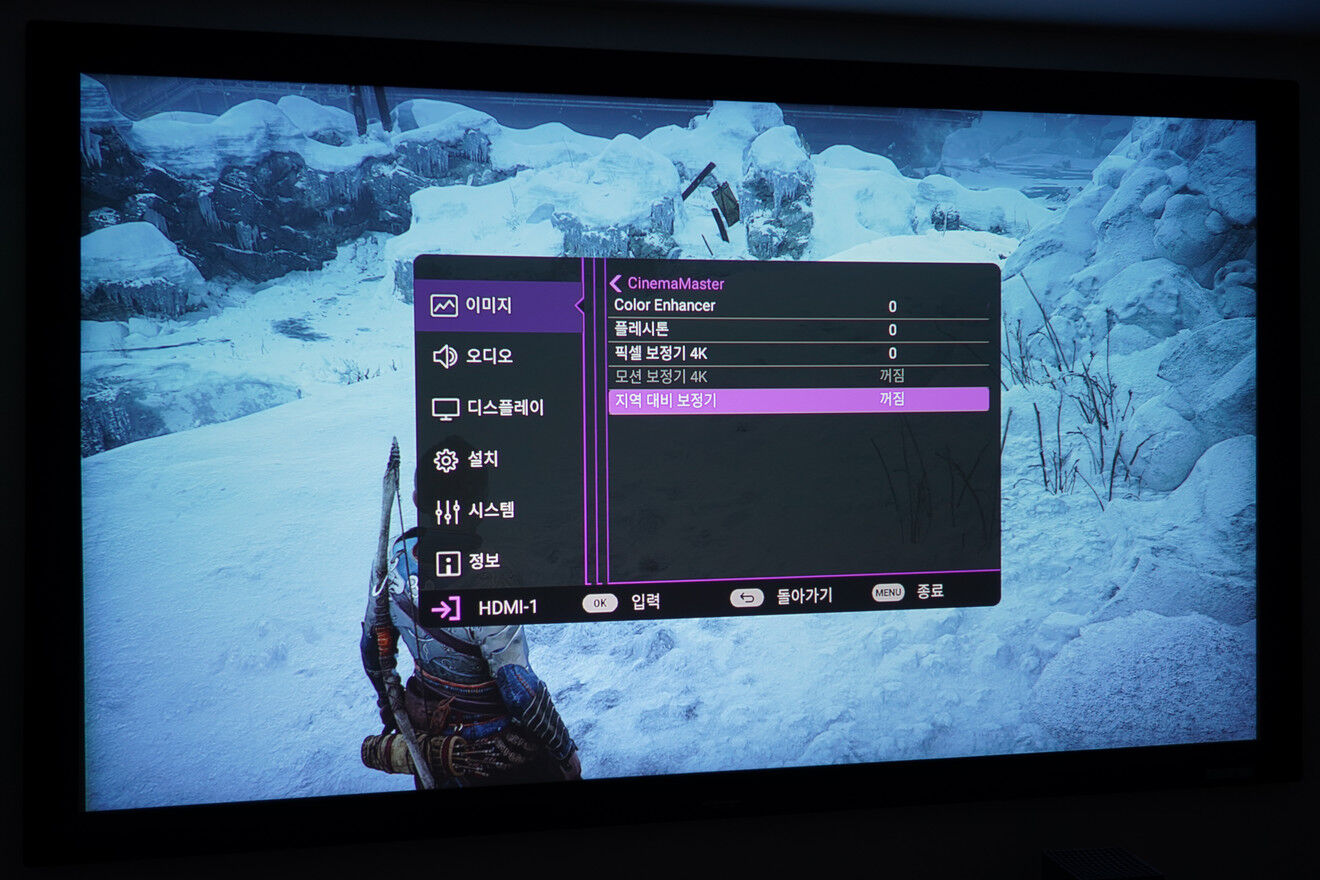Viewport: 1320px width, 880px height.
Task: Switch to the 오디오 menu tab
Action: coord(490,354)
